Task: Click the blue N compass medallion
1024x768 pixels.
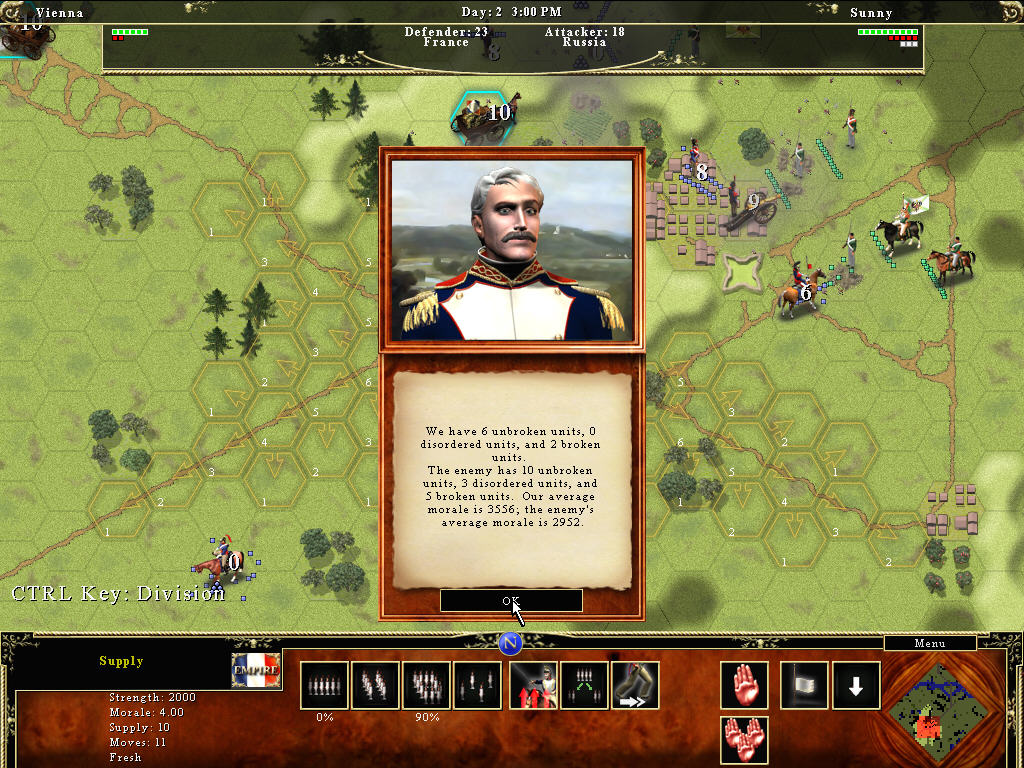Action: [x=511, y=642]
